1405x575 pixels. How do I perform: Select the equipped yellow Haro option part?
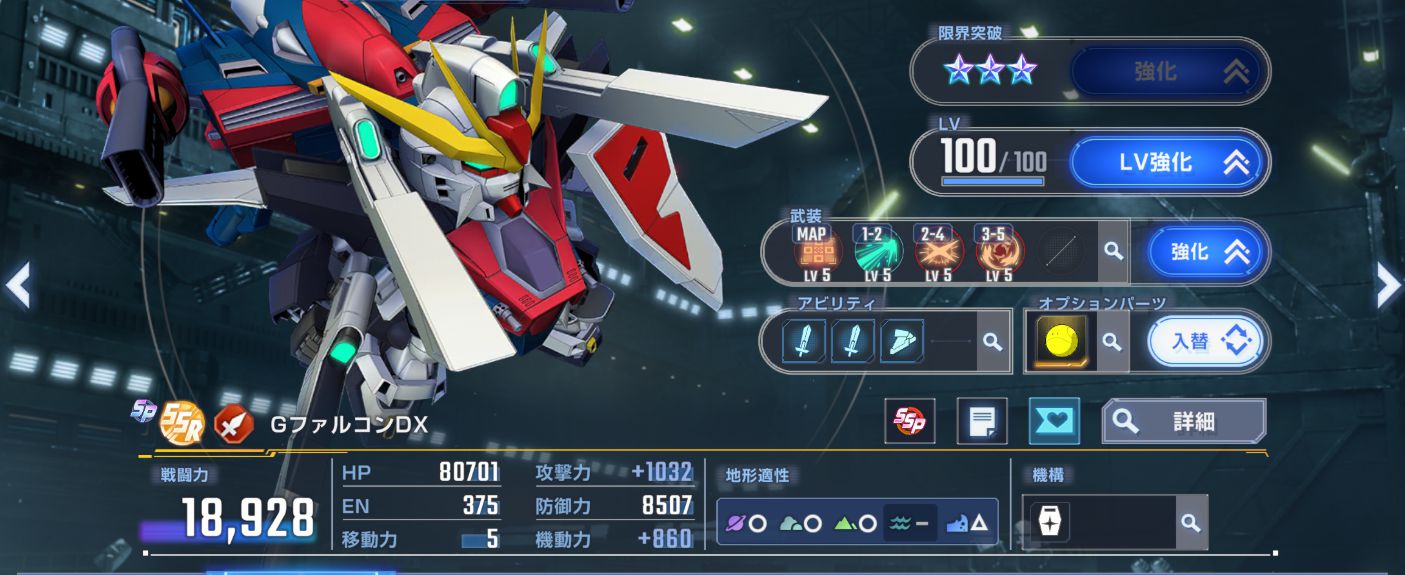(1059, 342)
